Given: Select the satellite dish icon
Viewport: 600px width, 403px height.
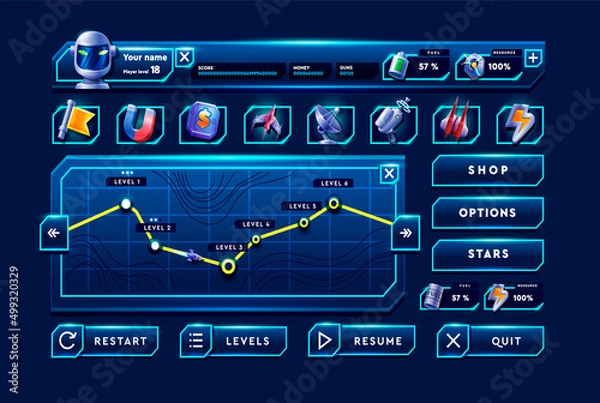Looking at the screenshot, I should coord(328,123).
